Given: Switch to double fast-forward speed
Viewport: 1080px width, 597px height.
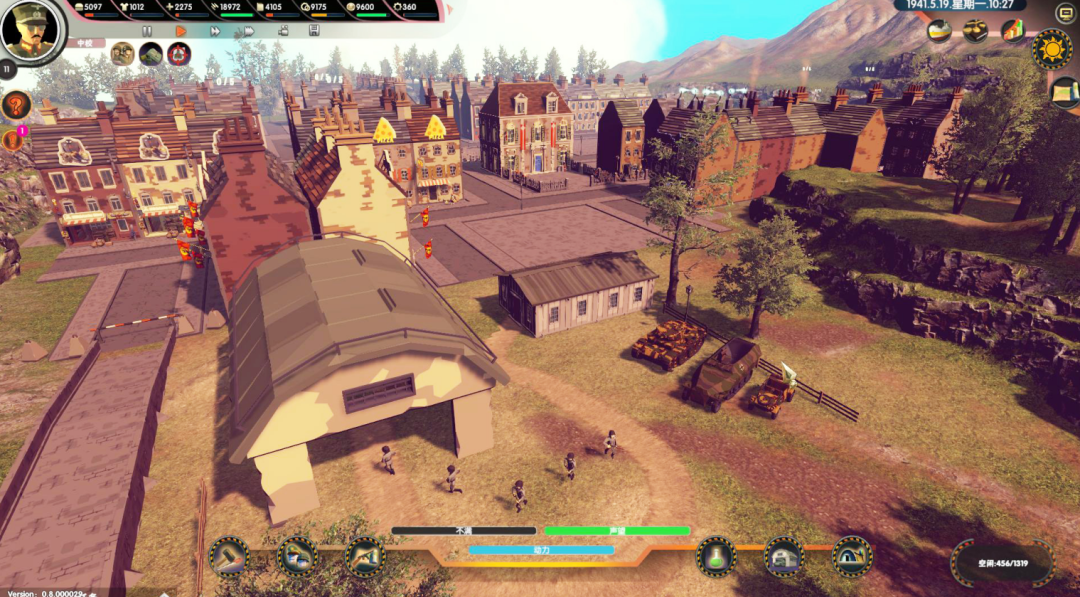Looking at the screenshot, I should click(214, 31).
